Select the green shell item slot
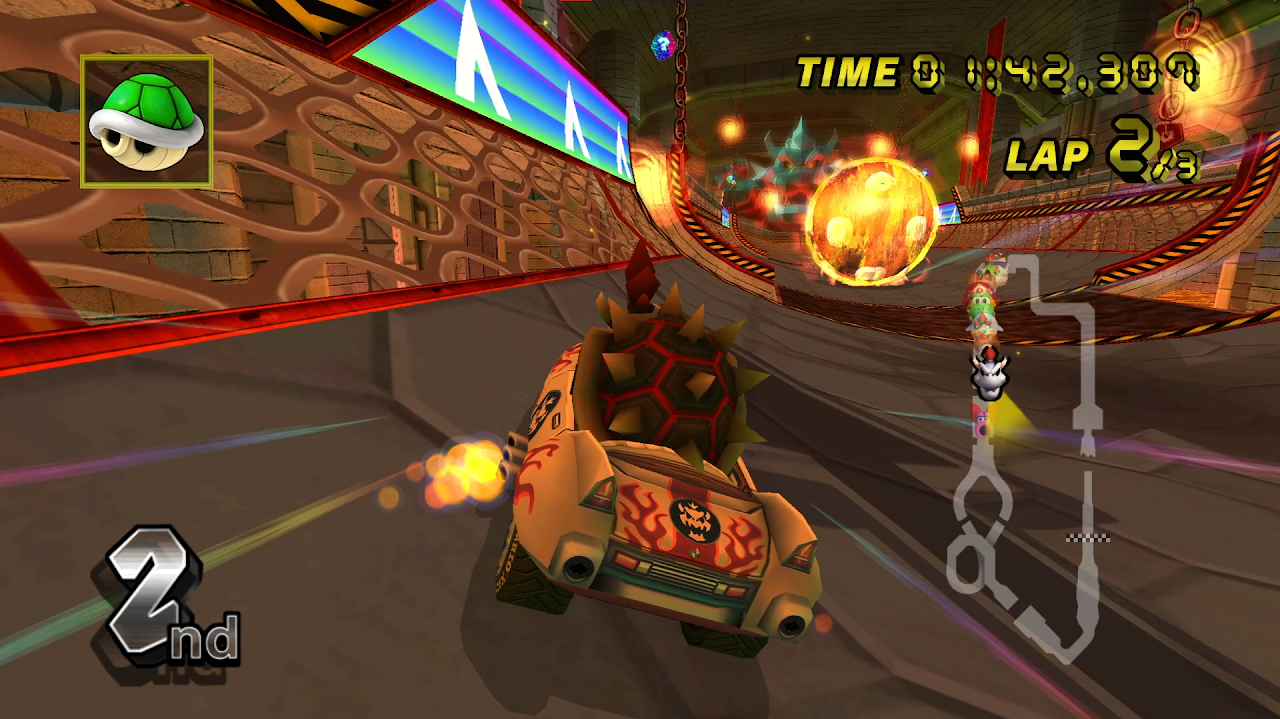Screen dimensions: 1280x719 (x=146, y=121)
